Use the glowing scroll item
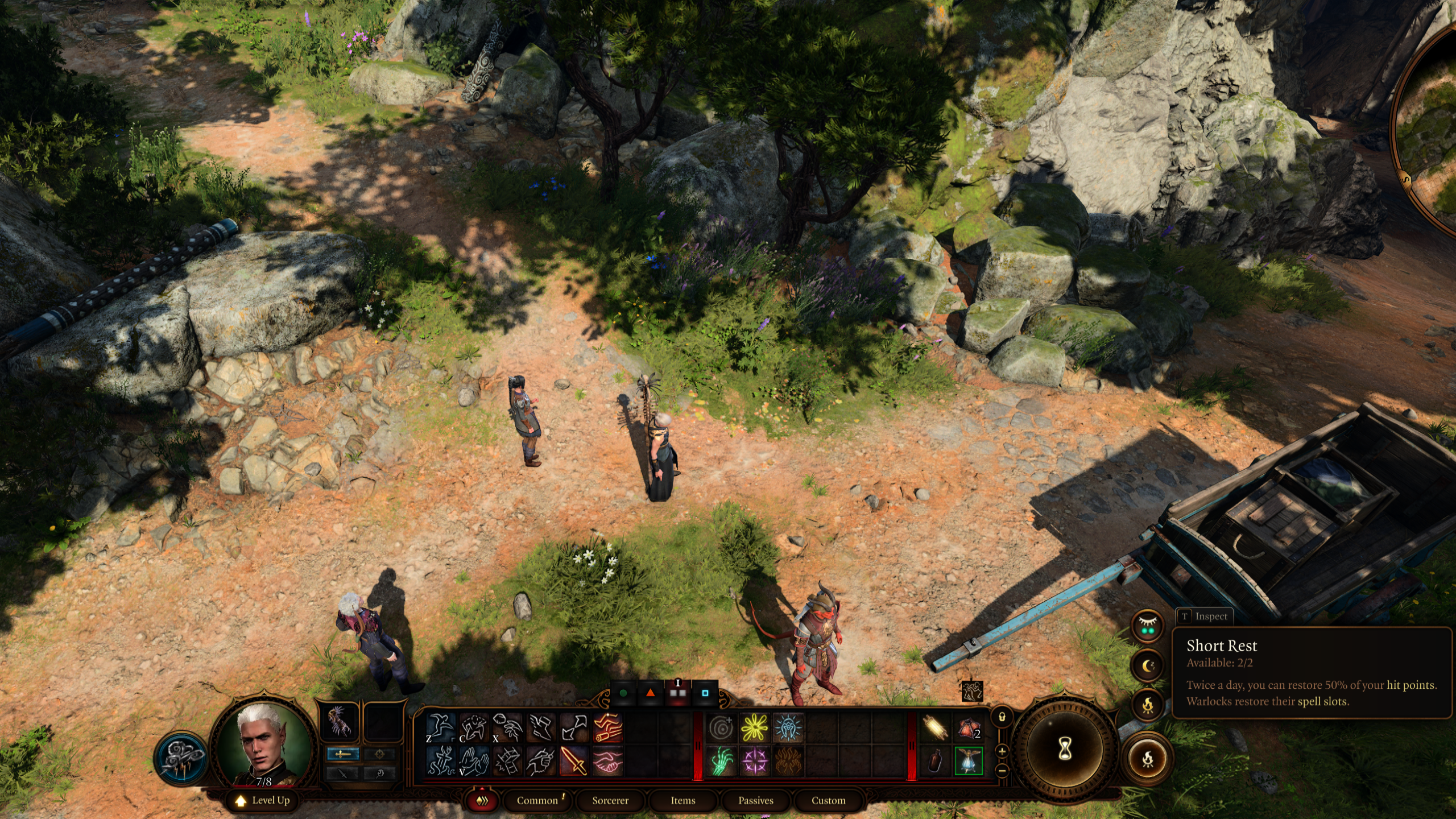Viewport: 1456px width, 819px height. coord(935,727)
